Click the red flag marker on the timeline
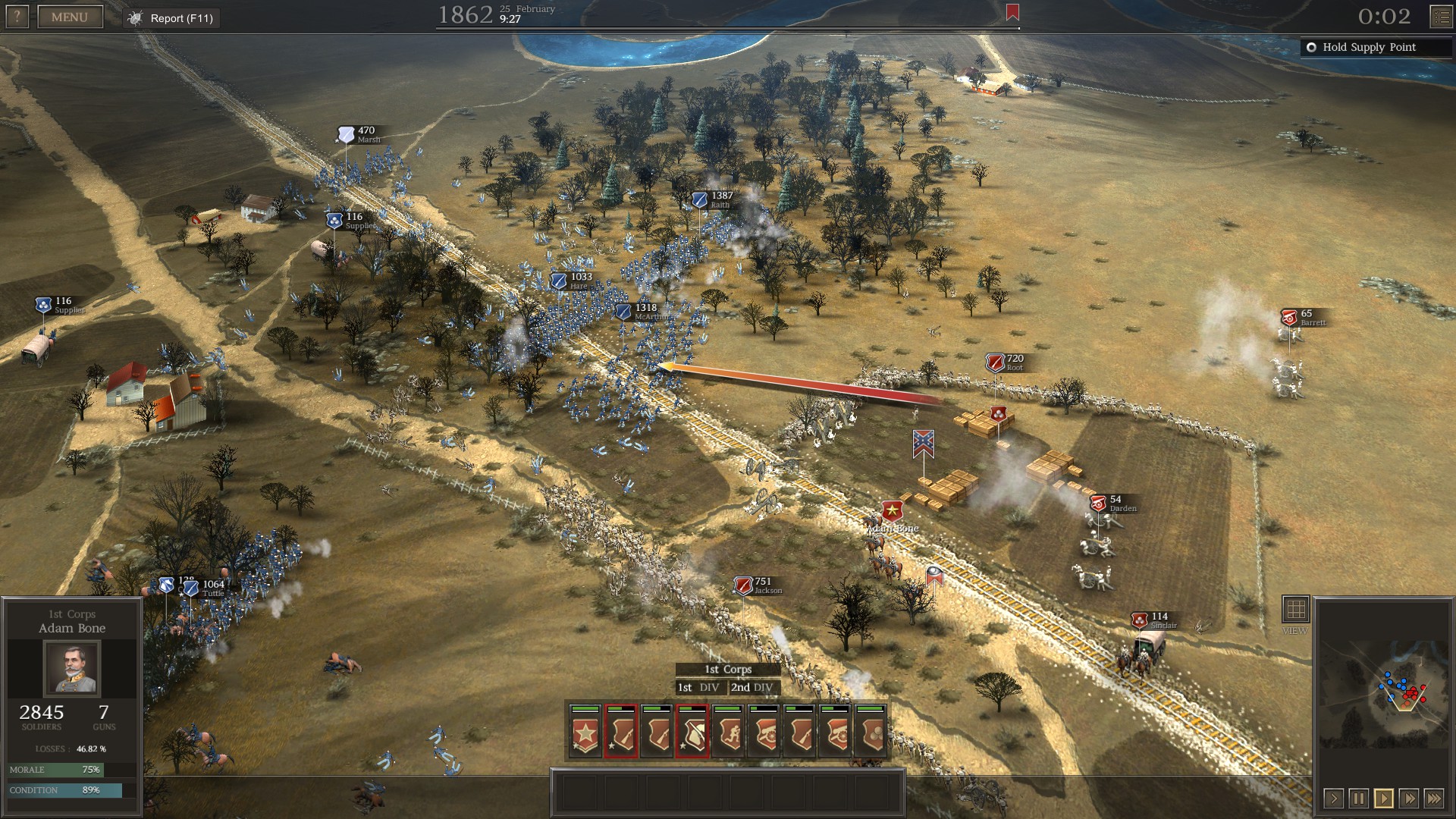Screen dimensions: 1456x819 pos(1012,12)
